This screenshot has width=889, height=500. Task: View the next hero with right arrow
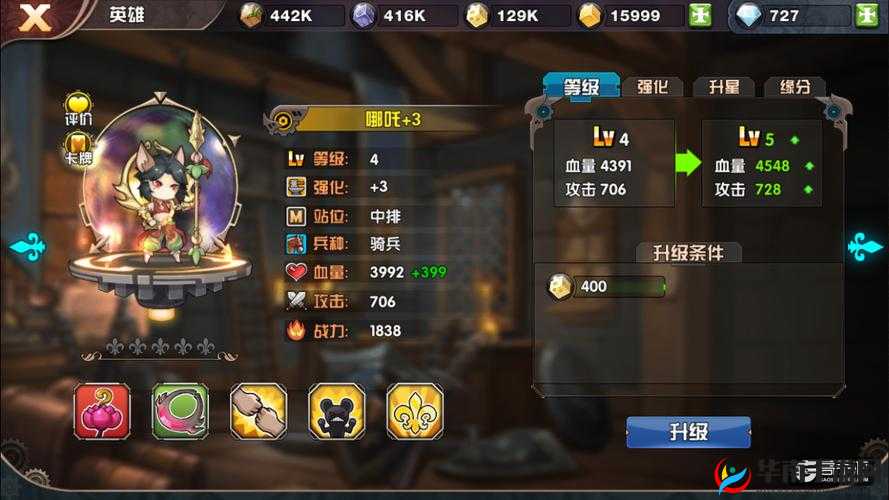(864, 246)
